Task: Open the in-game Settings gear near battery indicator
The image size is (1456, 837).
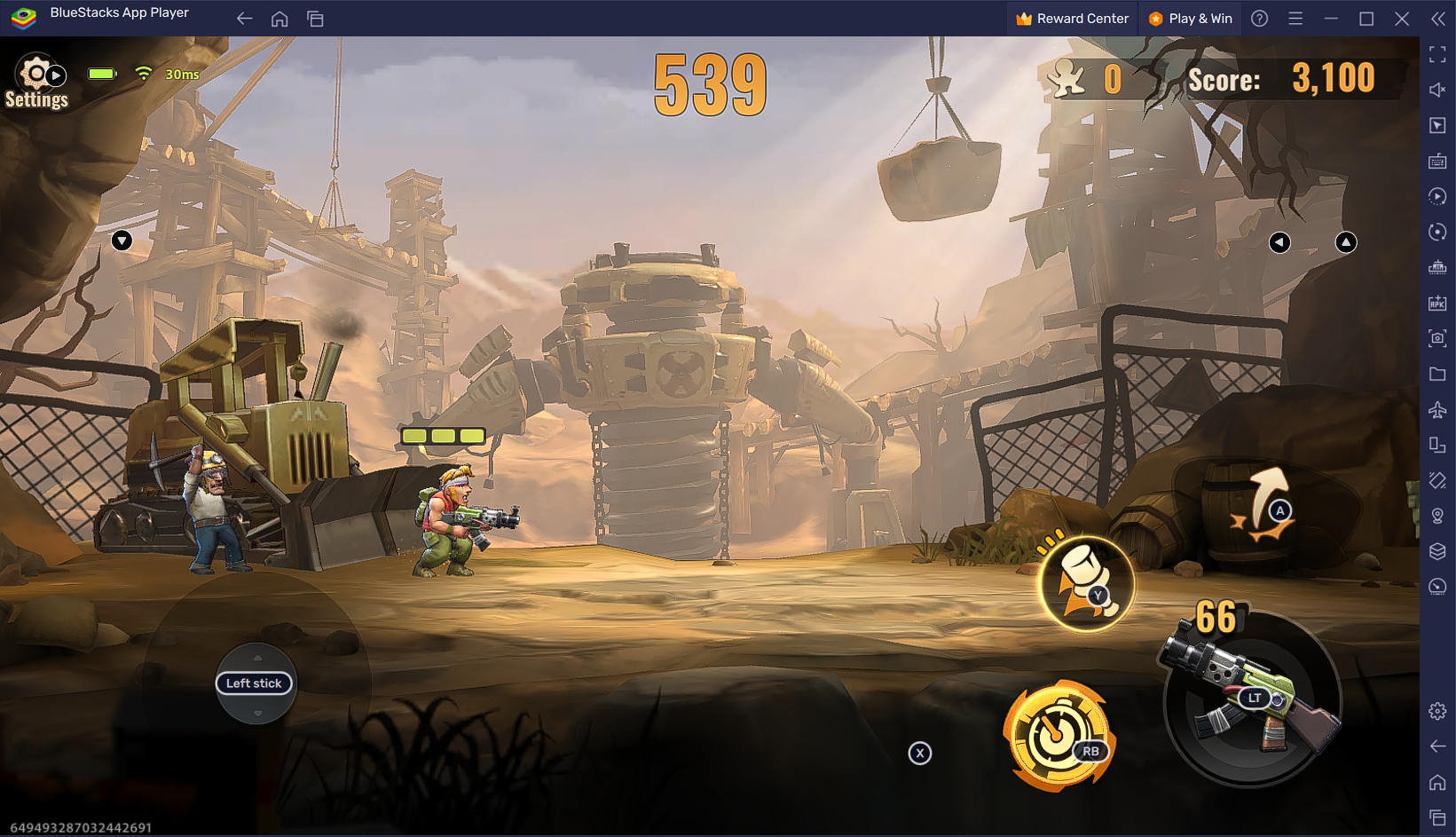Action: click(35, 74)
